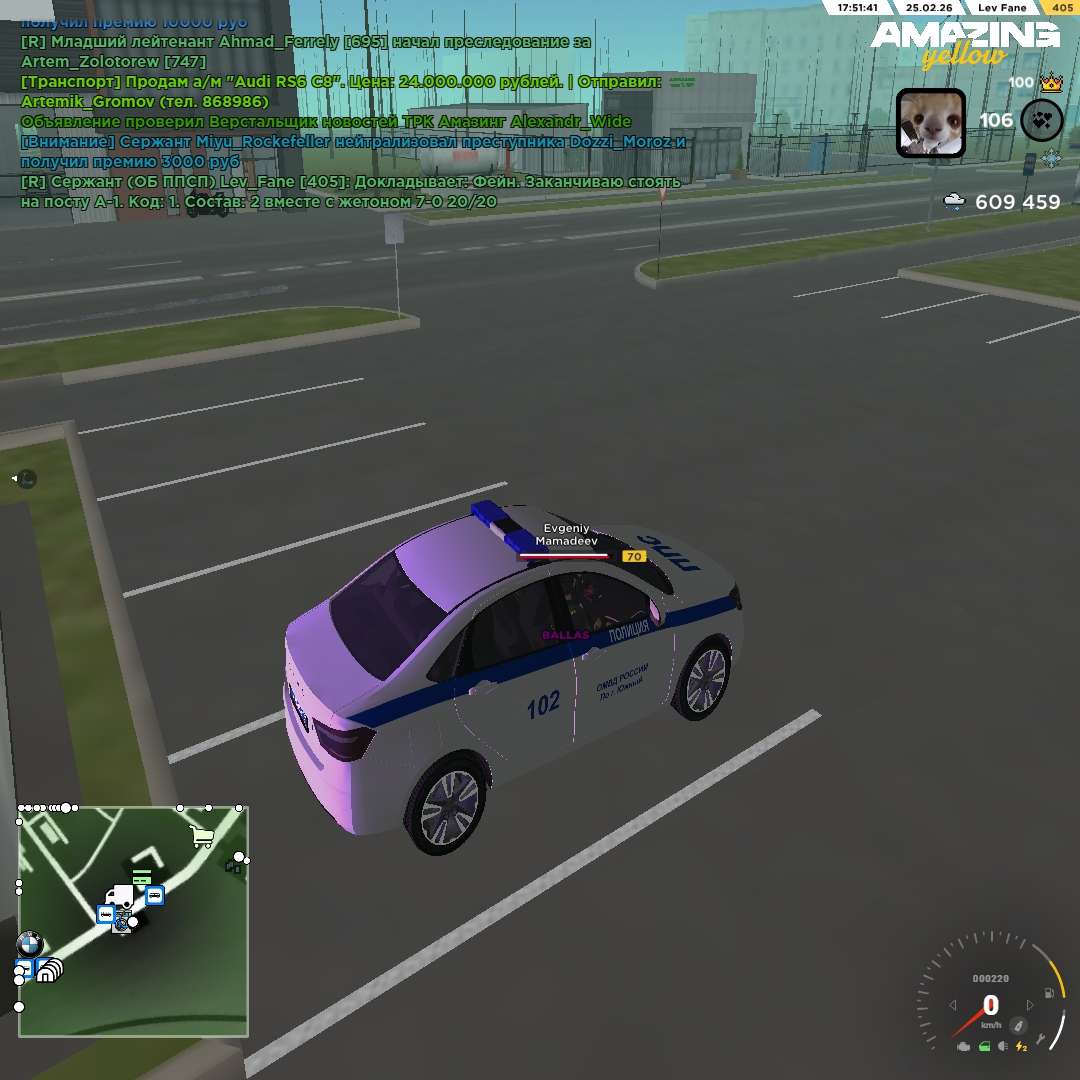This screenshot has width=1080, height=1080.
Task: Click the Audi RS6 C8 sale advert in chat
Action: click(x=340, y=81)
